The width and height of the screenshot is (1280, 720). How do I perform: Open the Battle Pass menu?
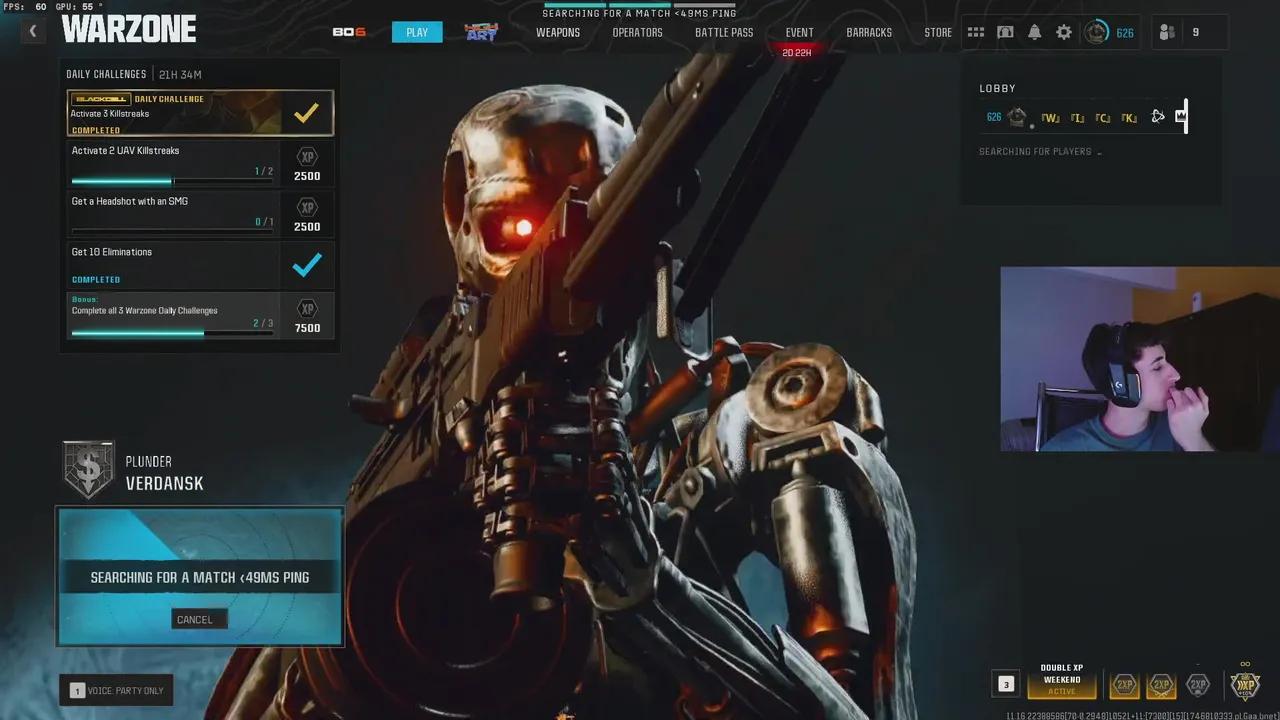point(723,32)
